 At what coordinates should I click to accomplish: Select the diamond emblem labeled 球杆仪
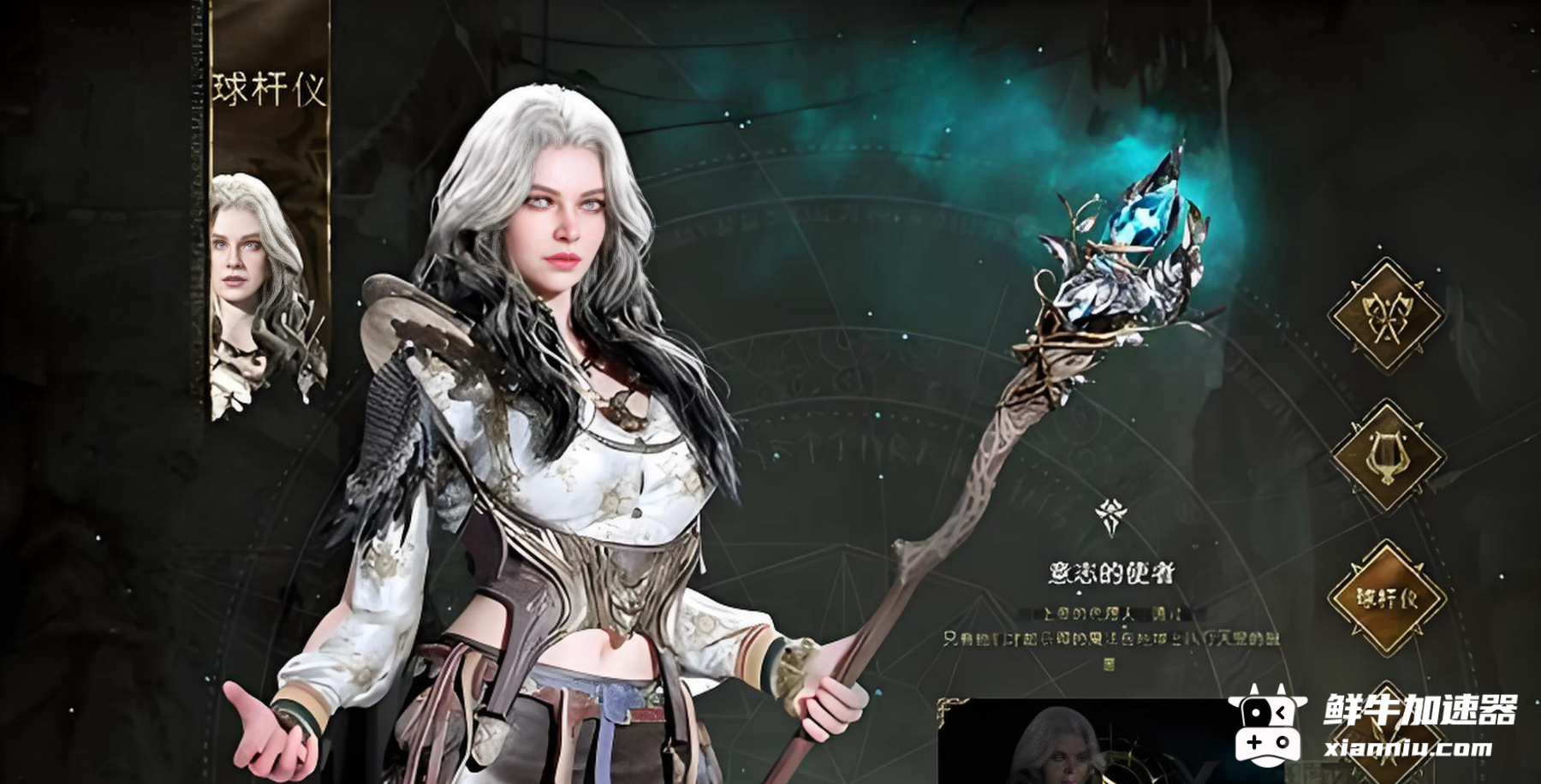pos(1386,598)
